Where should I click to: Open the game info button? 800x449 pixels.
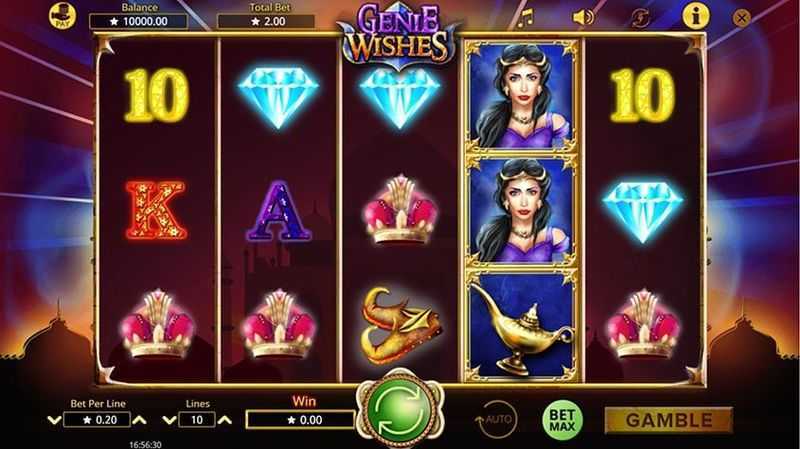tap(695, 16)
